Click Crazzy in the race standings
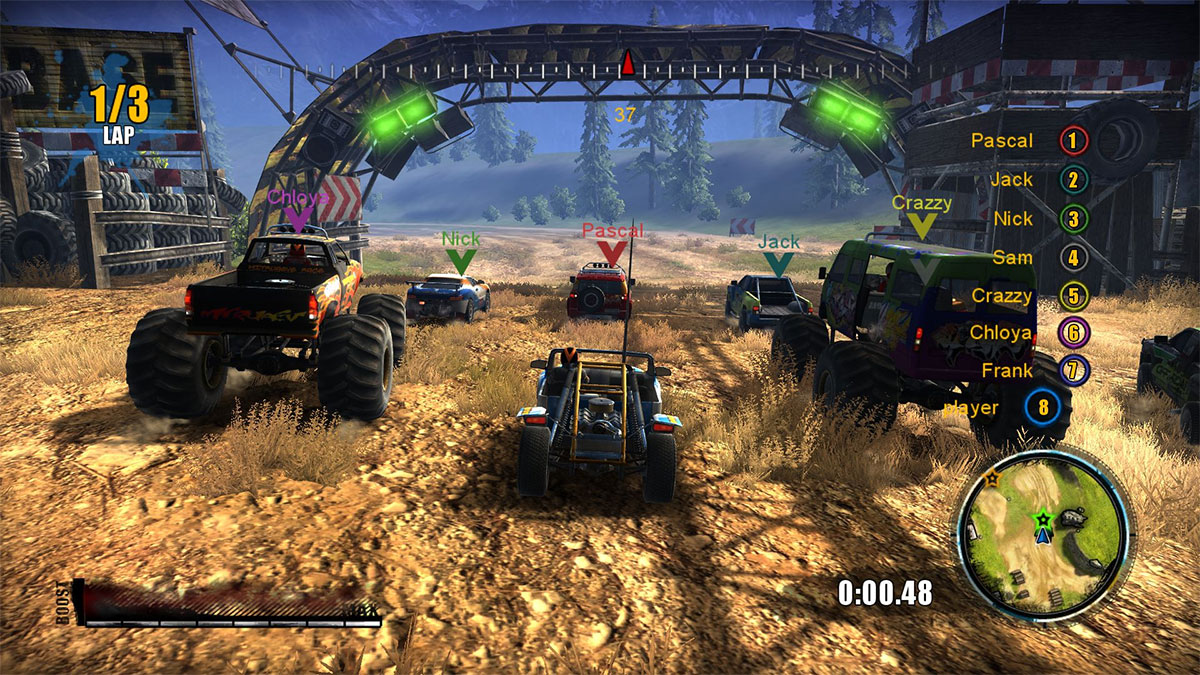 pyautogui.click(x=1027, y=296)
